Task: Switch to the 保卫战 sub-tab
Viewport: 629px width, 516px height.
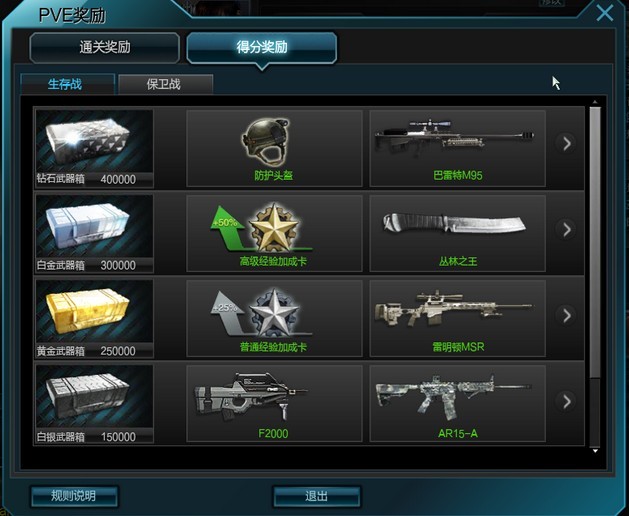Action: pyautogui.click(x=165, y=84)
